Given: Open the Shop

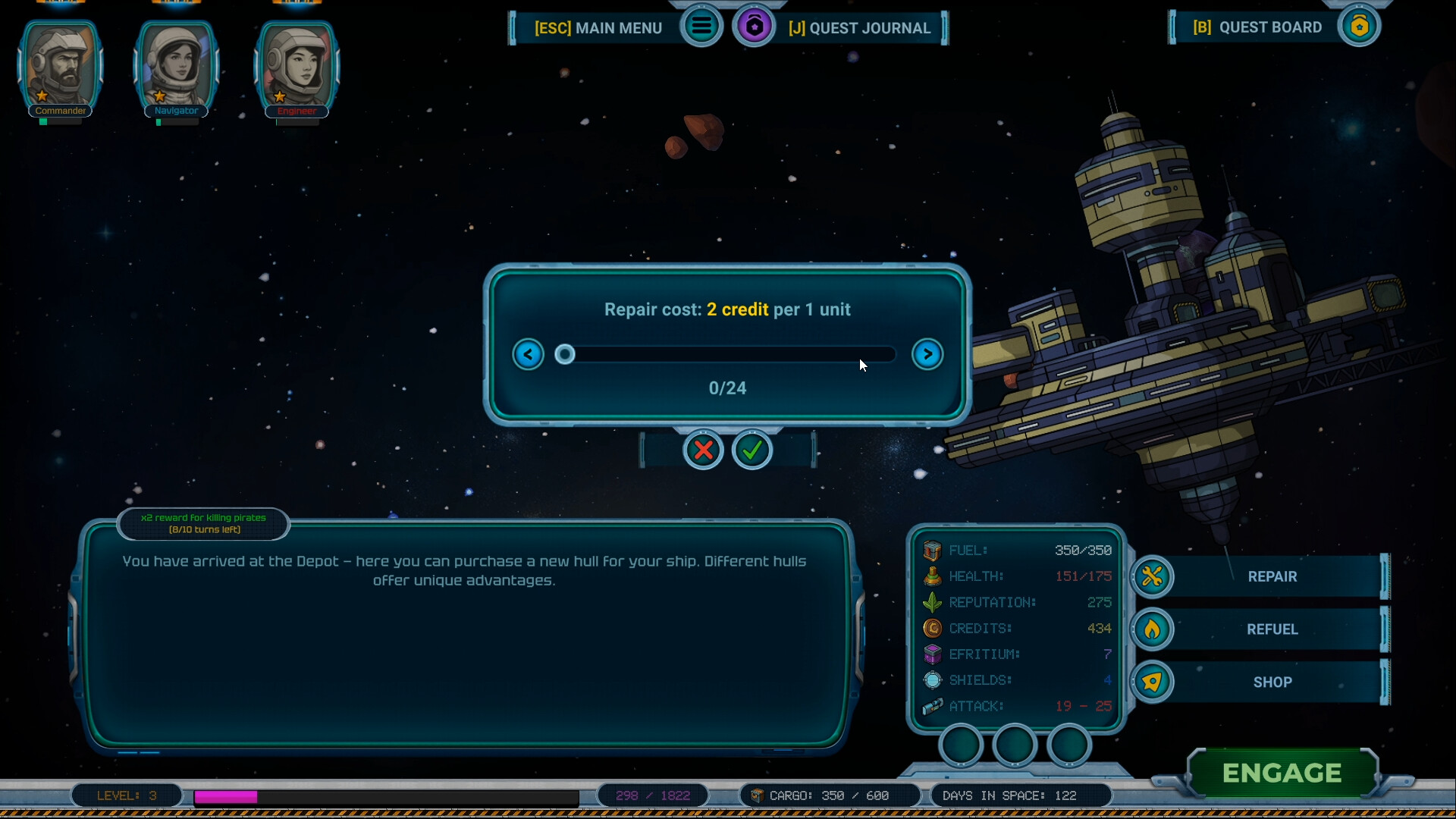Looking at the screenshot, I should tap(1271, 682).
